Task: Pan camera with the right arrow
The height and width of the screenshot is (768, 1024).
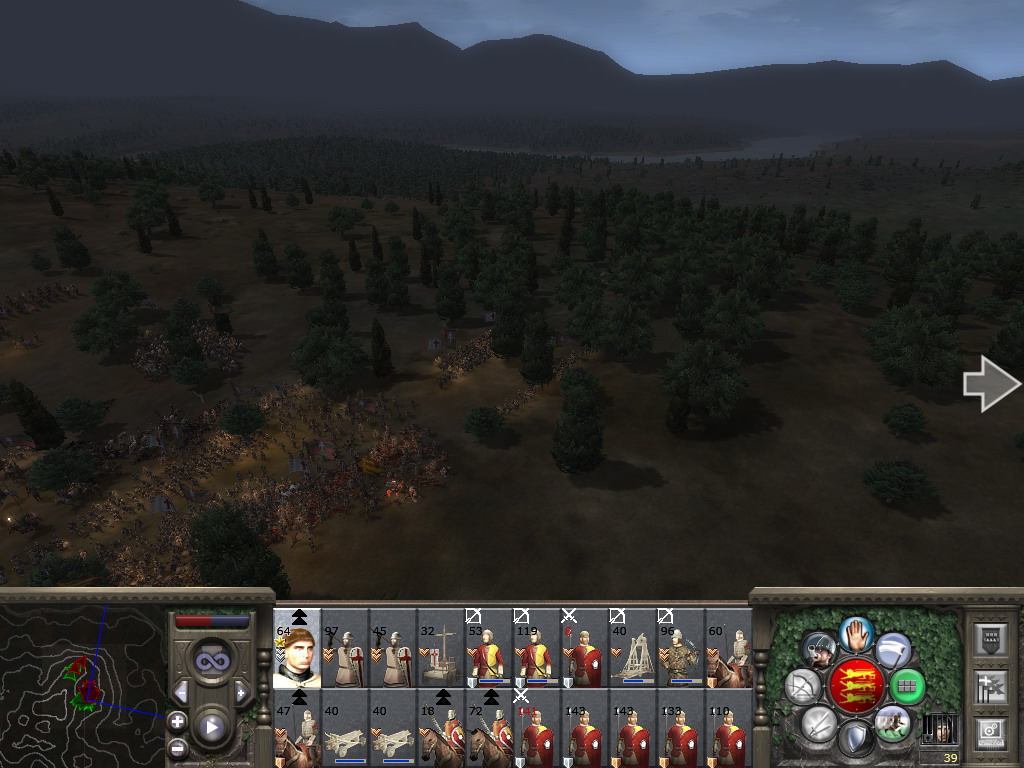Action: 990,384
